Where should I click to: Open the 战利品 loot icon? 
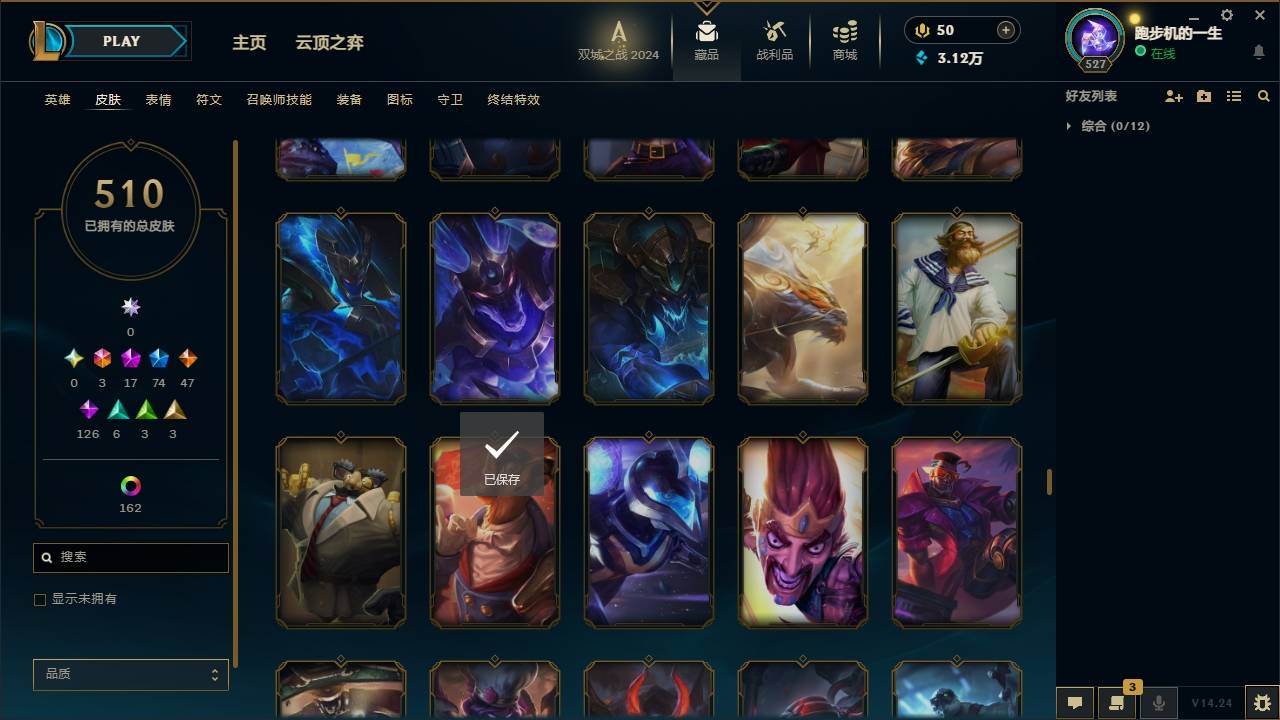pyautogui.click(x=775, y=40)
